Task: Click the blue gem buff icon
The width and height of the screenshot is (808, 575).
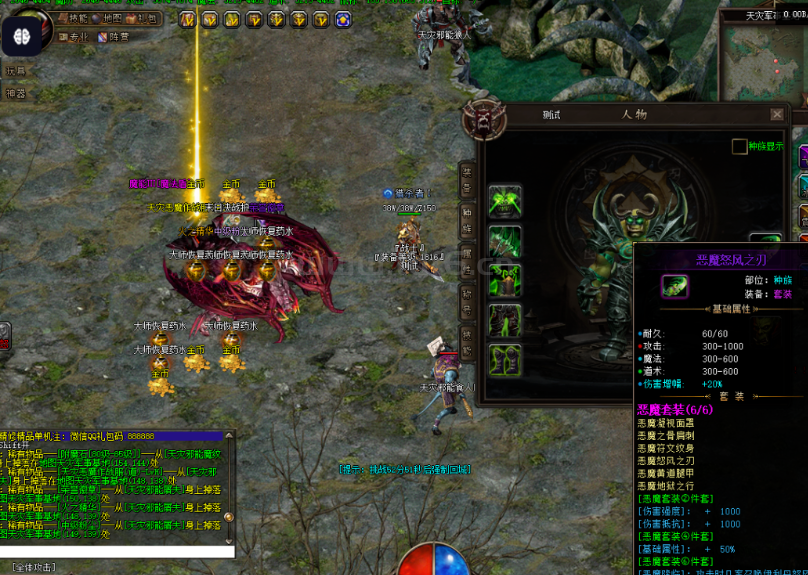Action: click(344, 19)
